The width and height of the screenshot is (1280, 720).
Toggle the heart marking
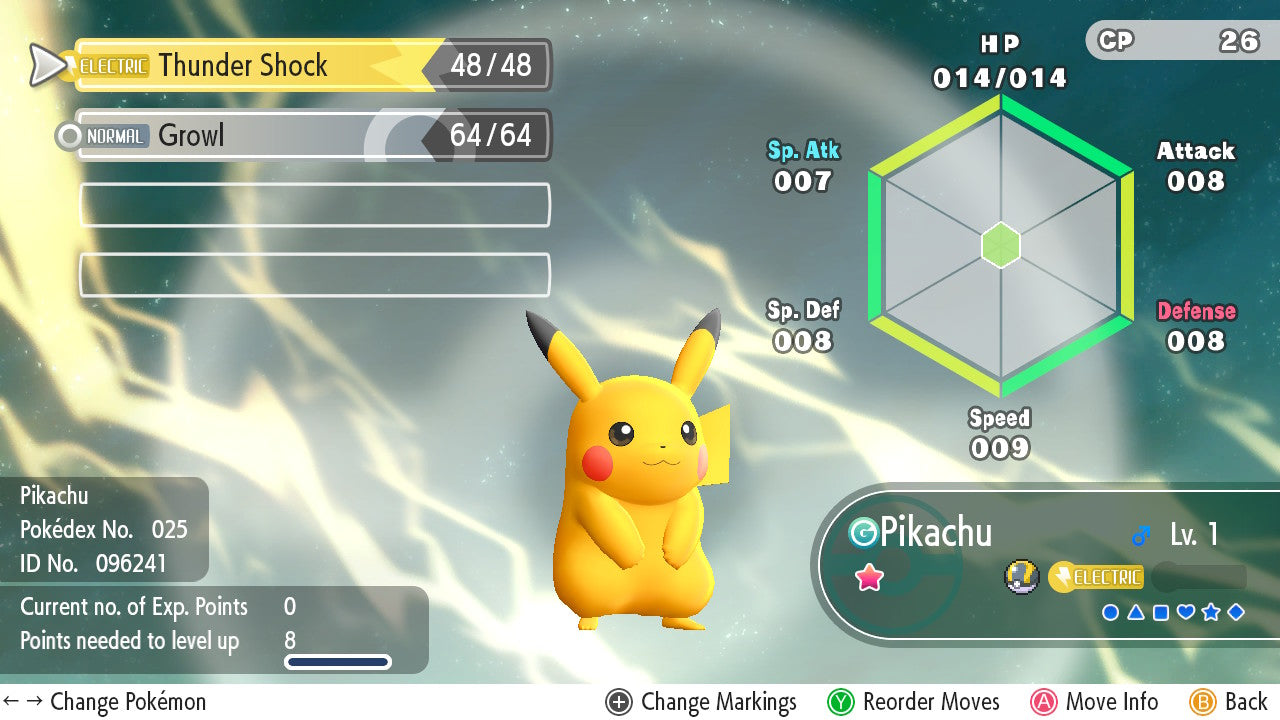1186,612
